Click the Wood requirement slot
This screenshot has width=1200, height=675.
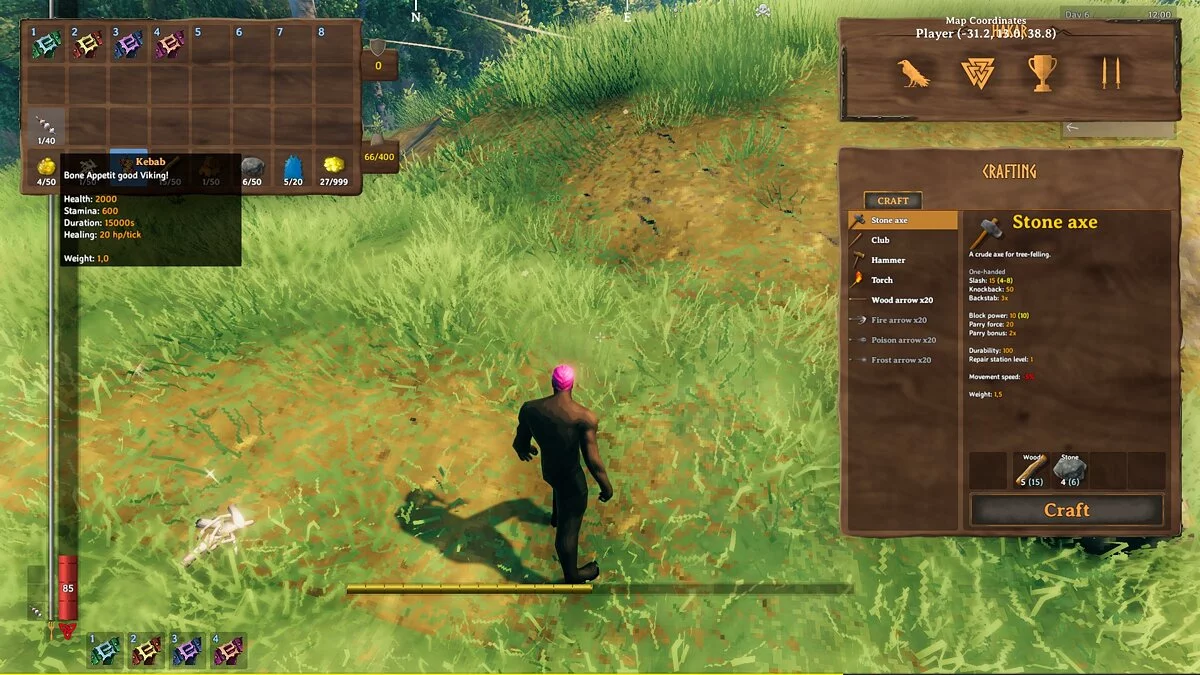1029,470
